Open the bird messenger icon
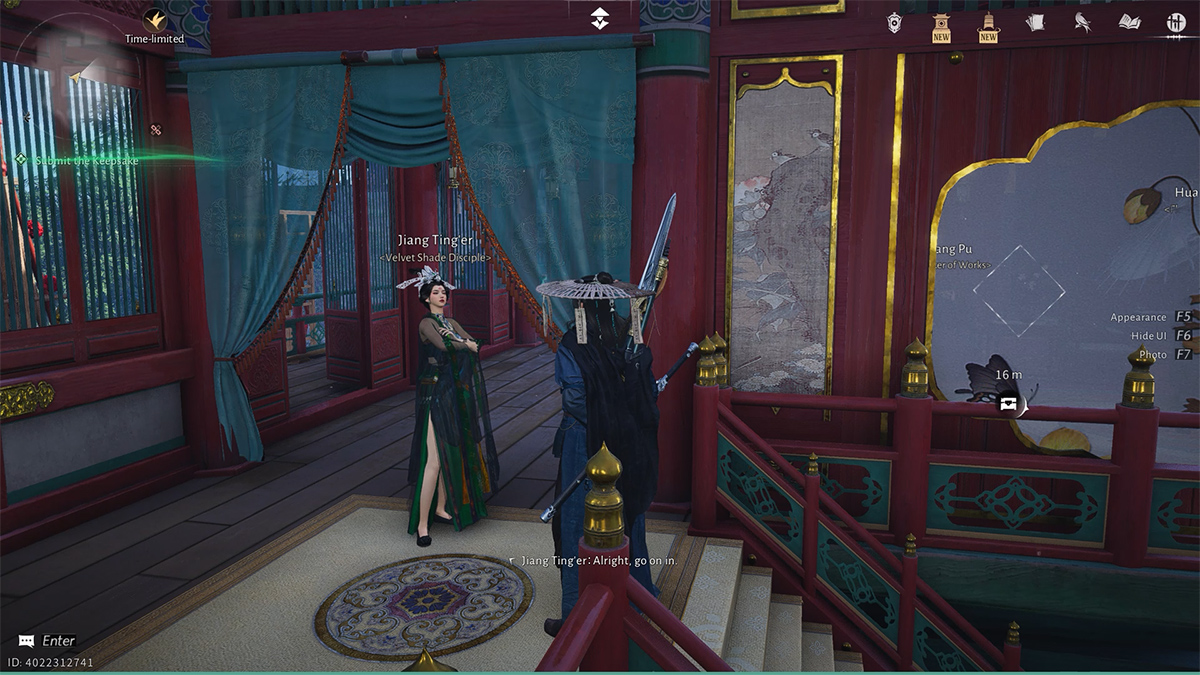1200x675 pixels. coord(1082,22)
